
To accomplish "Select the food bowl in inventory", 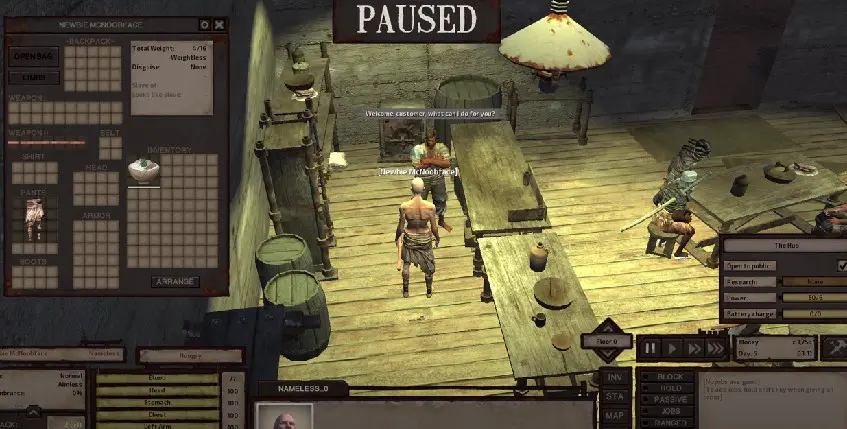I will [x=142, y=171].
